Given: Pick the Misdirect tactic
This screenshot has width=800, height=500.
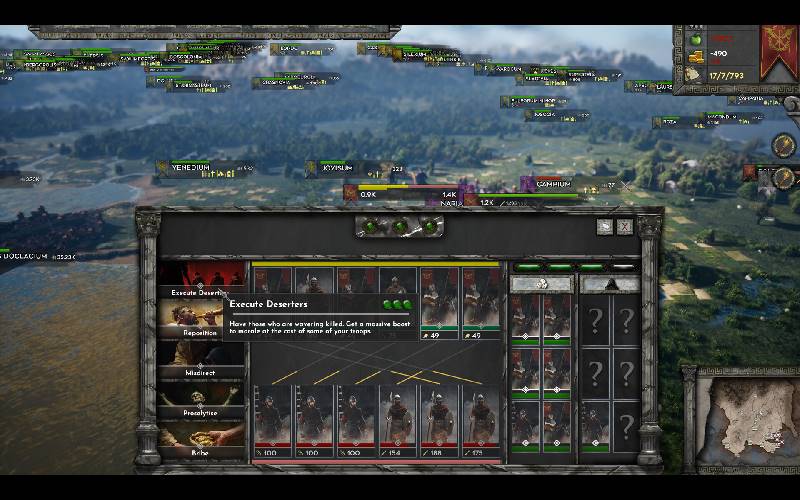Looking at the screenshot, I should pos(199,358).
